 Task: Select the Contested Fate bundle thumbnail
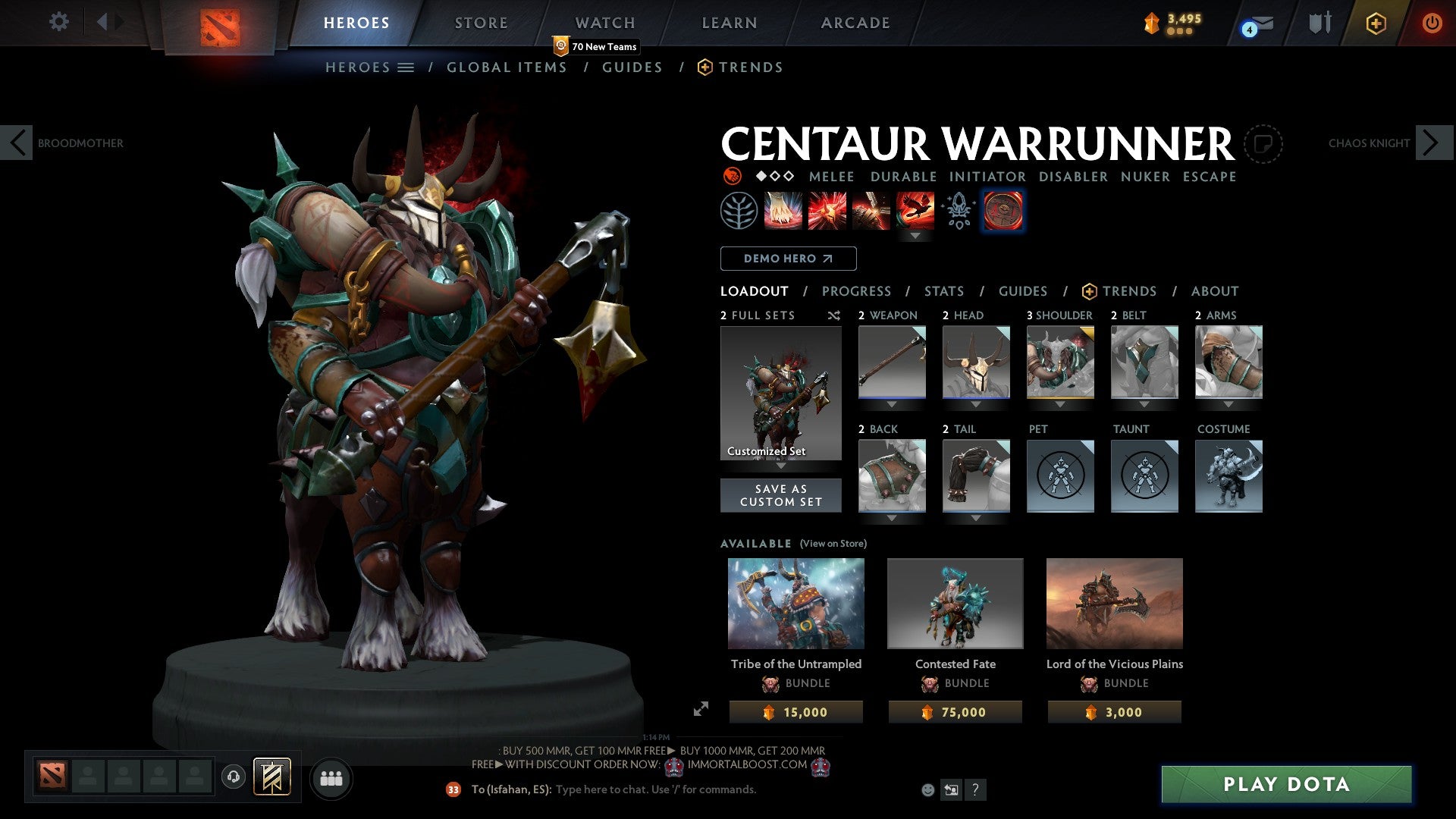click(955, 603)
